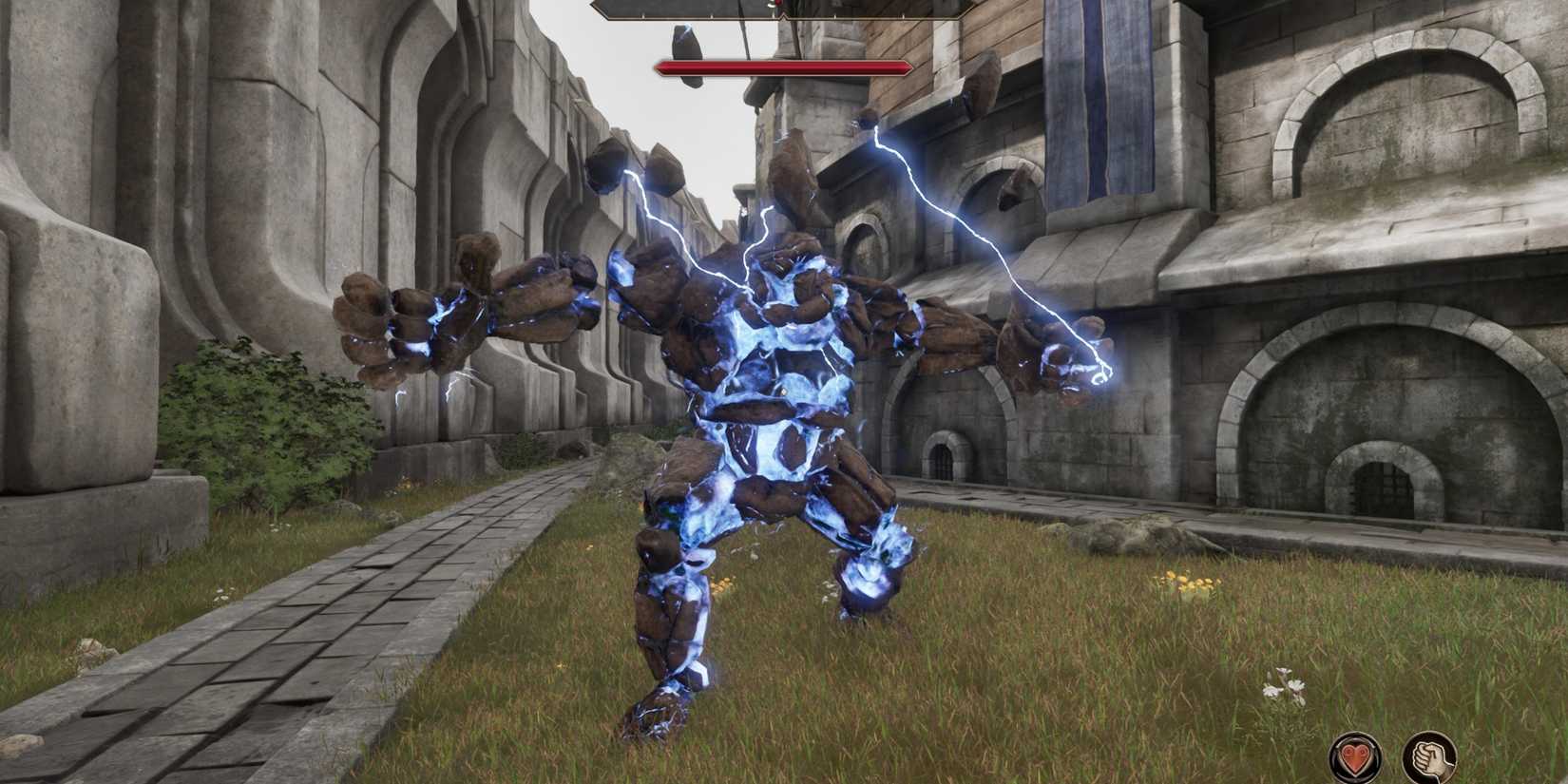Click the red marker on the compass
Screen dimensions: 1568x784
point(777,5)
